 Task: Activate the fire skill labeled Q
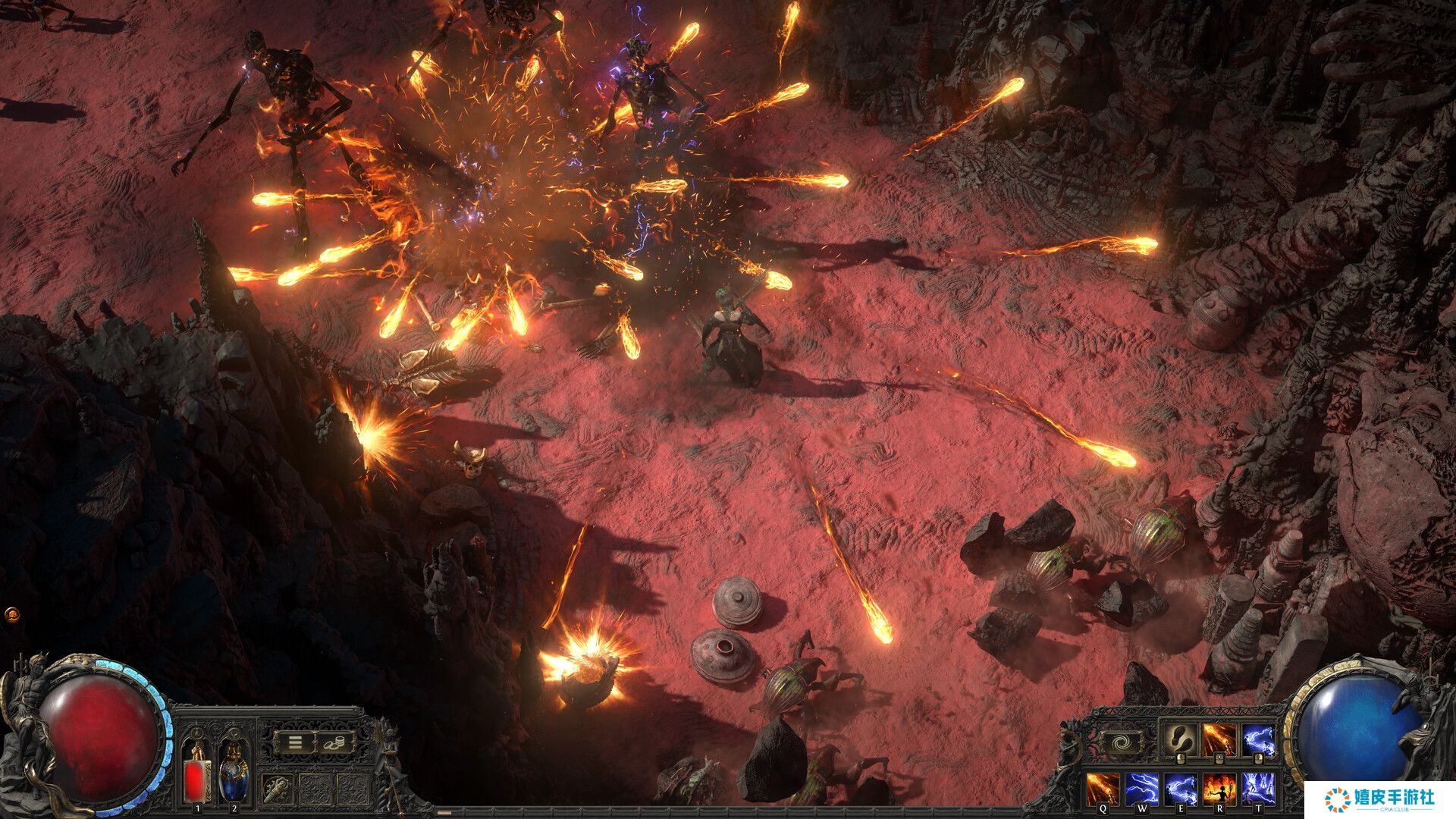tap(1103, 789)
